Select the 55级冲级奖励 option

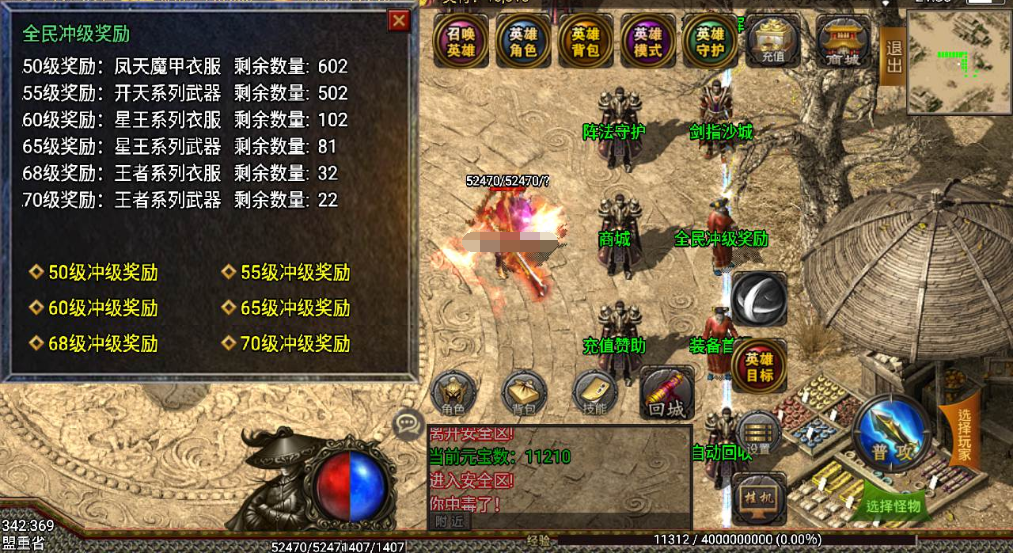click(295, 273)
